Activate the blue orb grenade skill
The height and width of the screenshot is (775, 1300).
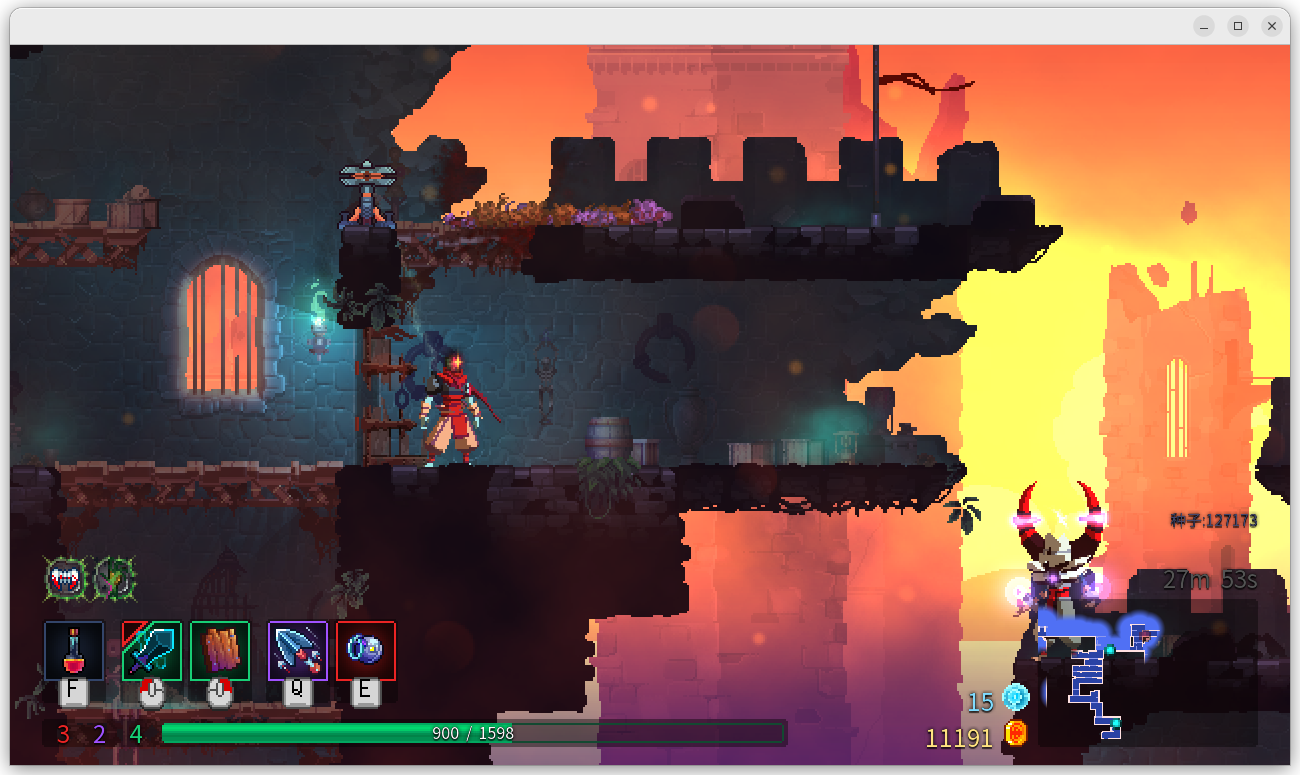click(x=365, y=651)
